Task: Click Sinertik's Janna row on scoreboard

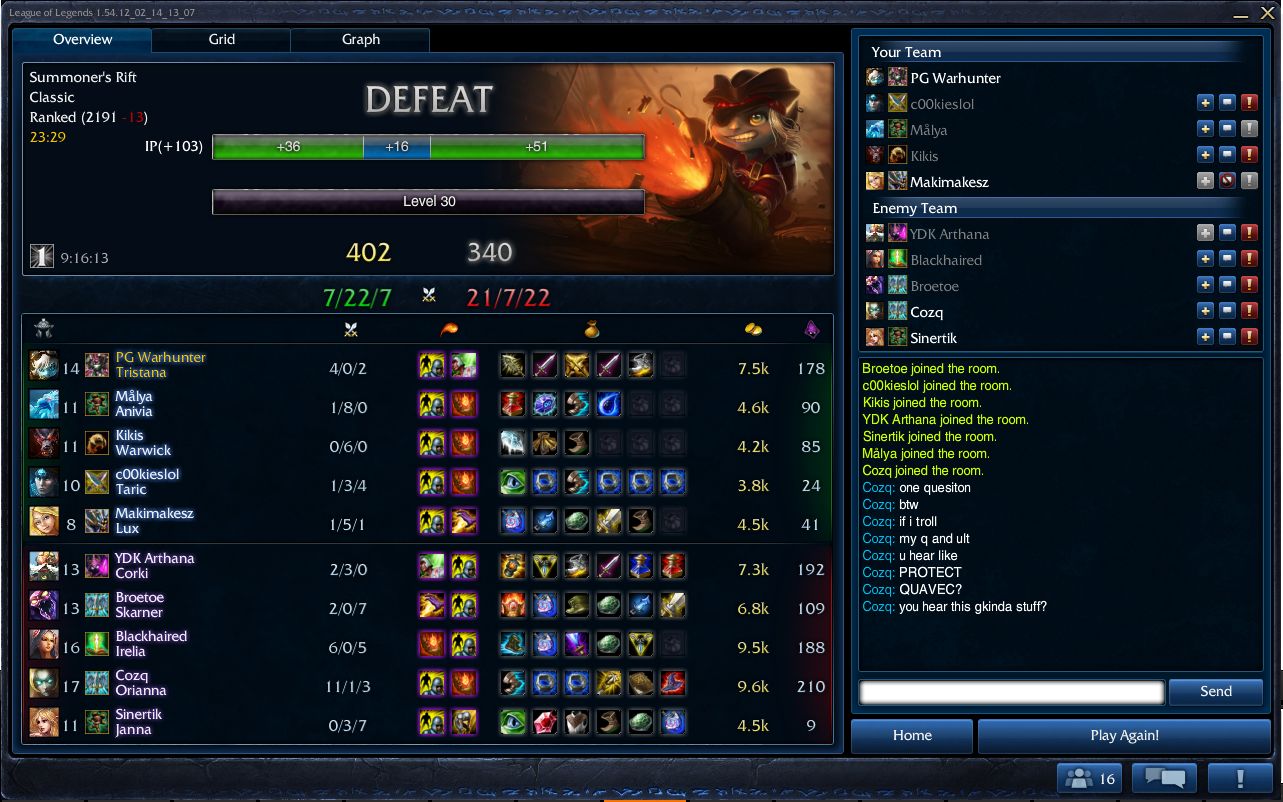Action: point(427,722)
